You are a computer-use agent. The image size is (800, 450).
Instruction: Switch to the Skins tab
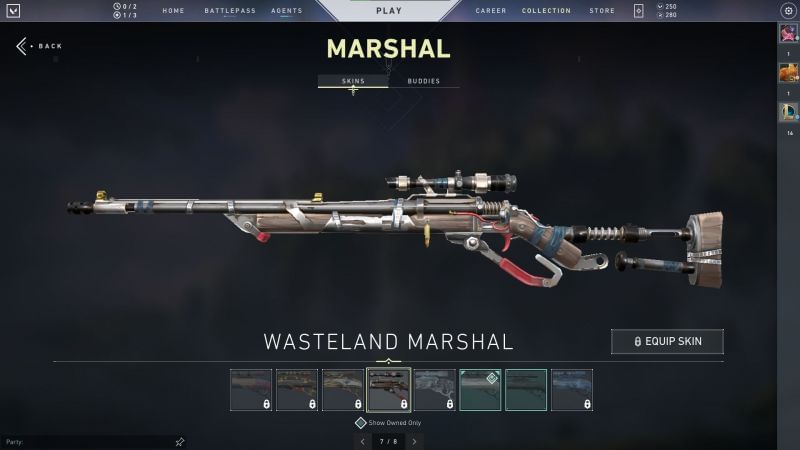(353, 81)
